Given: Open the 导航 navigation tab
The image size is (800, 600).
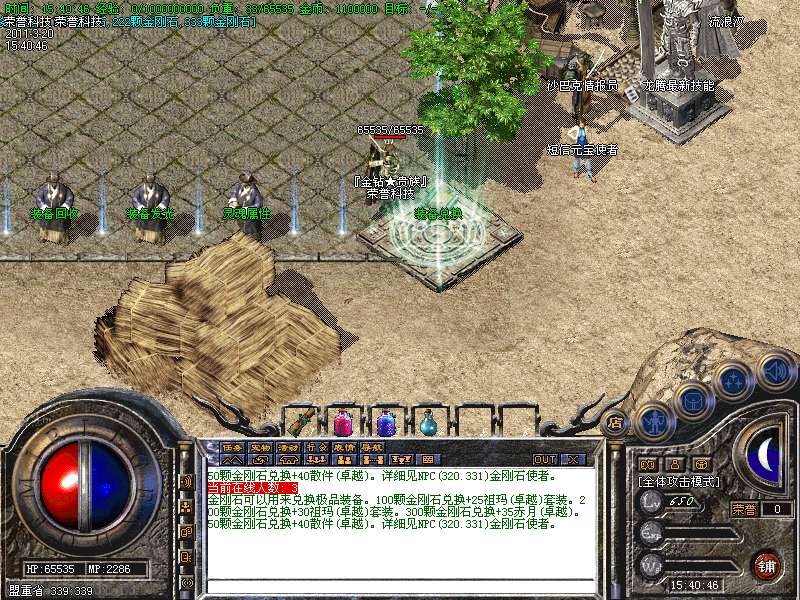Looking at the screenshot, I should coord(371,446).
